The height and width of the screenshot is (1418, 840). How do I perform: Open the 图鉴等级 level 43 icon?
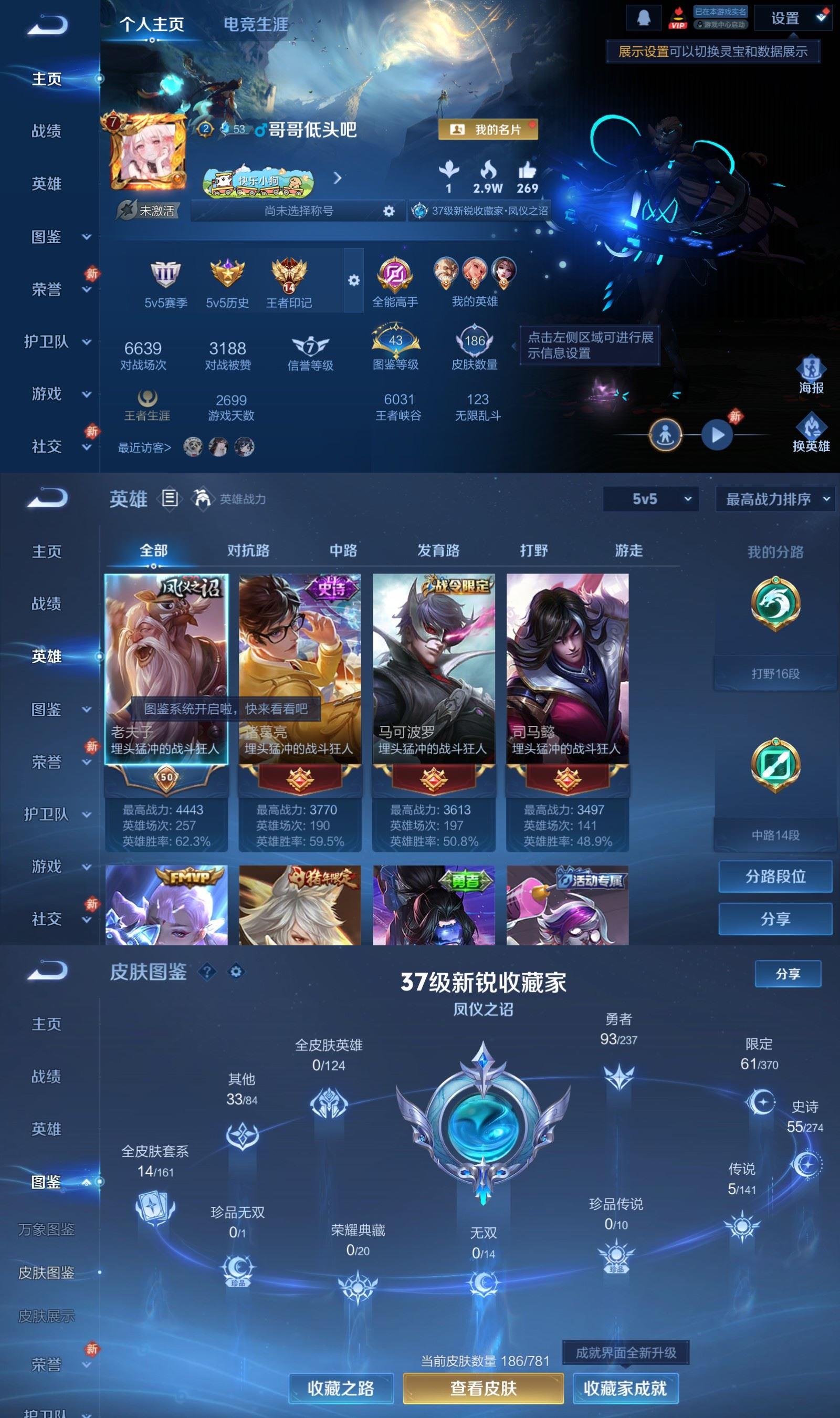[395, 340]
